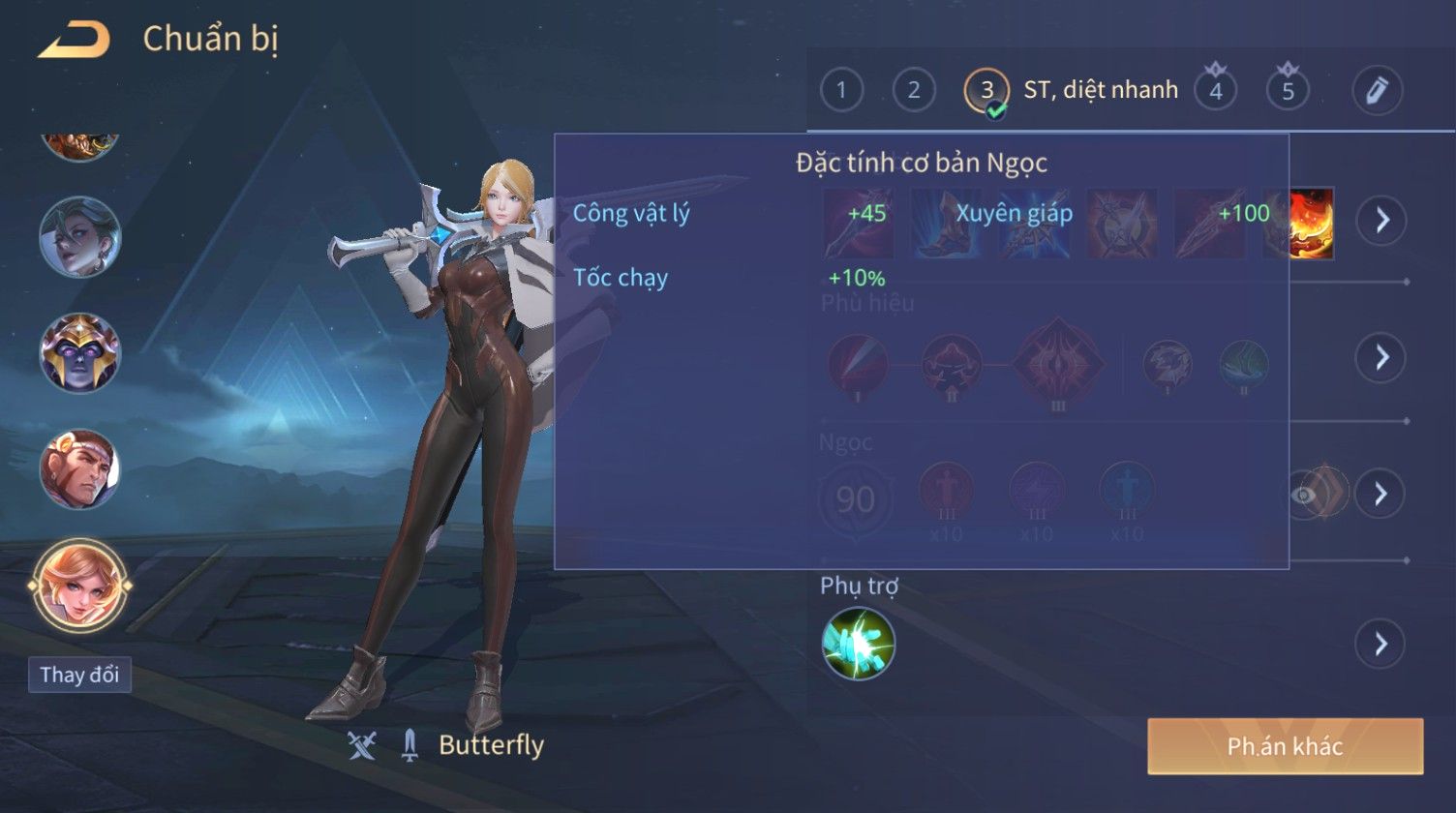The image size is (1456, 813).
Task: Open locked preset slot 5
Action: (x=1288, y=90)
